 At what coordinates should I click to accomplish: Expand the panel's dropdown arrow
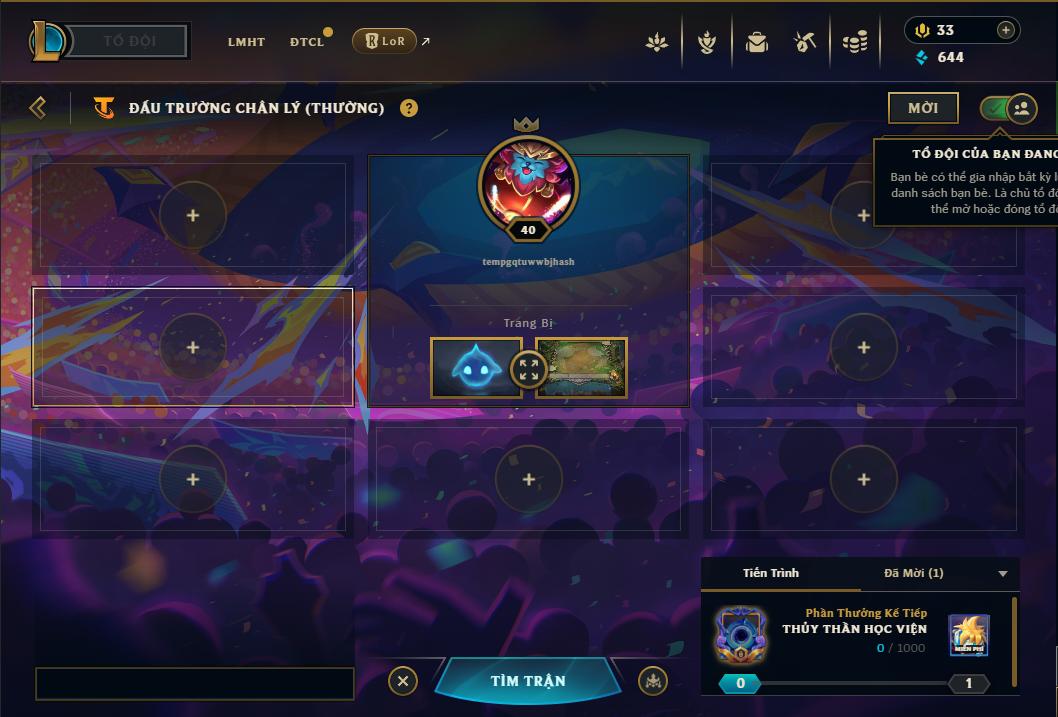1003,574
